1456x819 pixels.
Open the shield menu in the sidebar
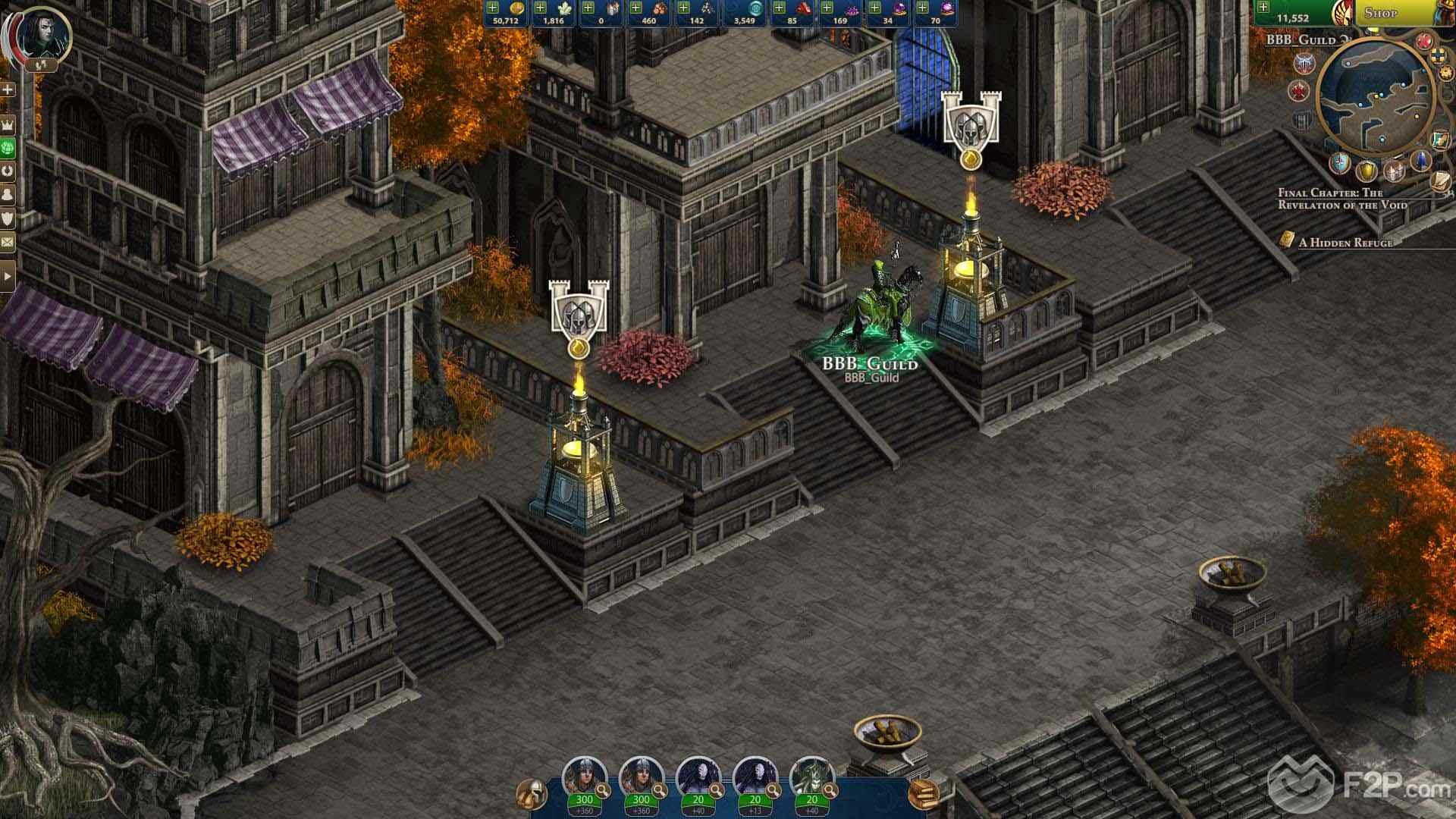click(8, 218)
